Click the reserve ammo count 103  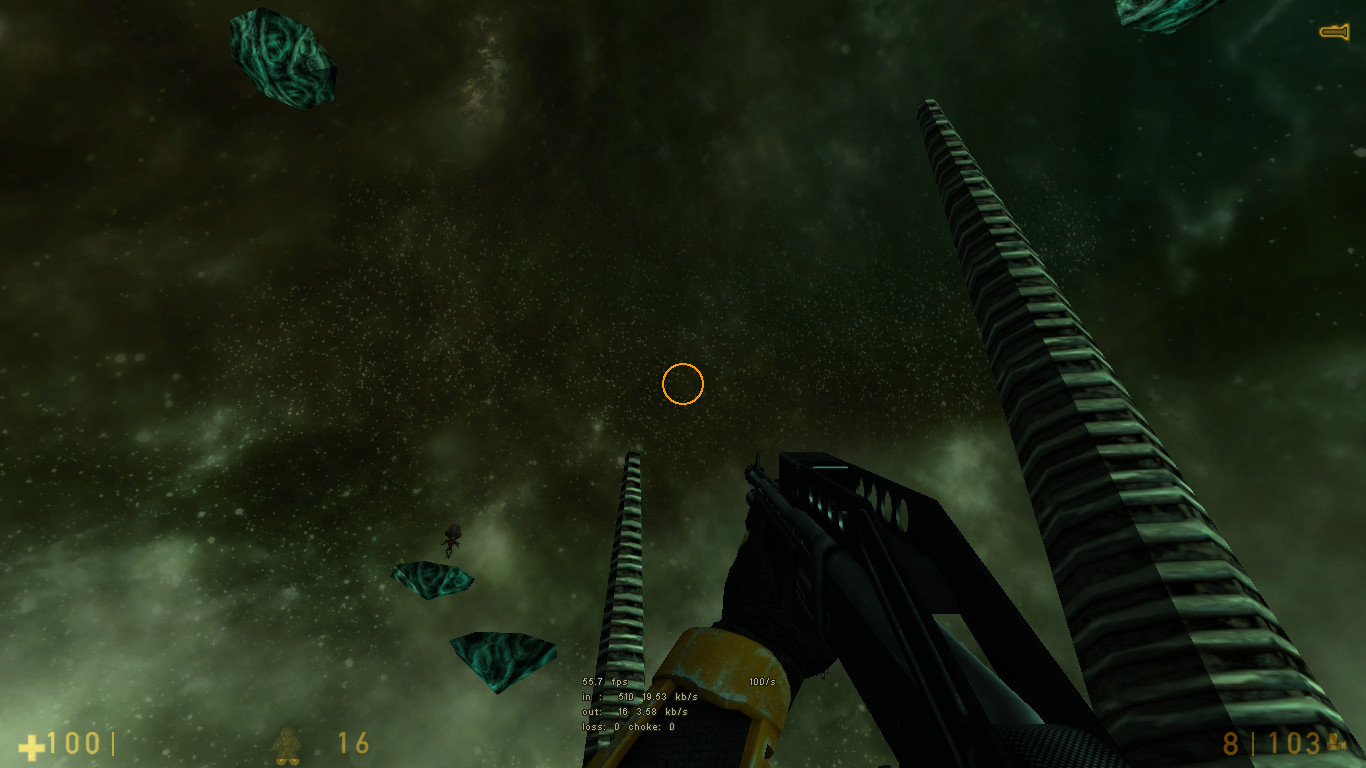(1295, 744)
